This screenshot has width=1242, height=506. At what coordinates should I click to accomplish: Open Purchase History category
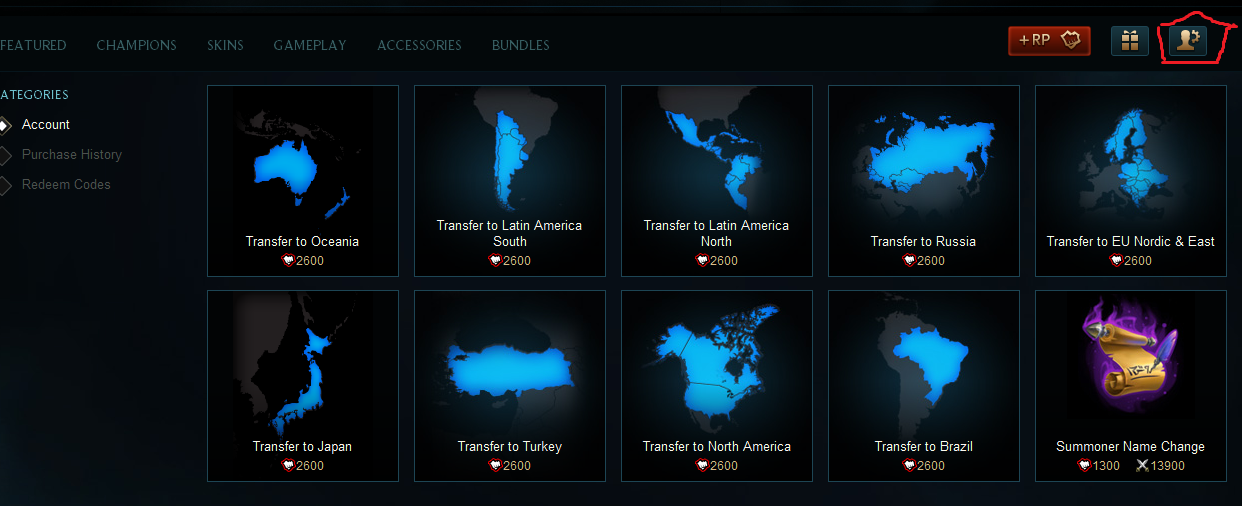click(72, 155)
